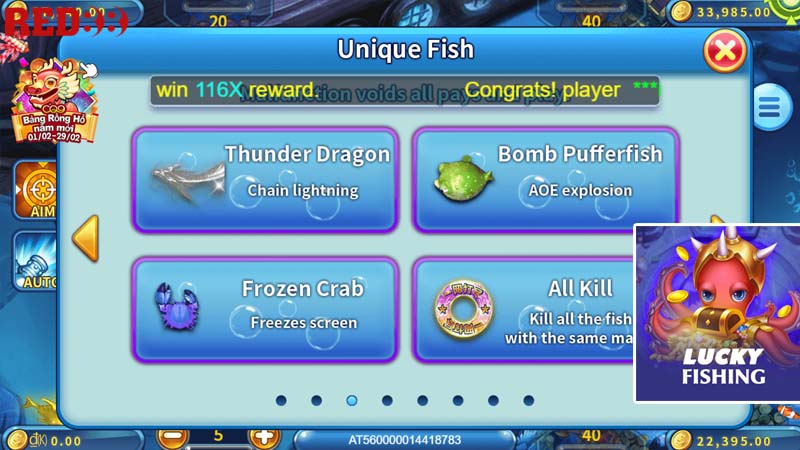Increase the bet with plus button
800x450 pixels.
pos(263,437)
